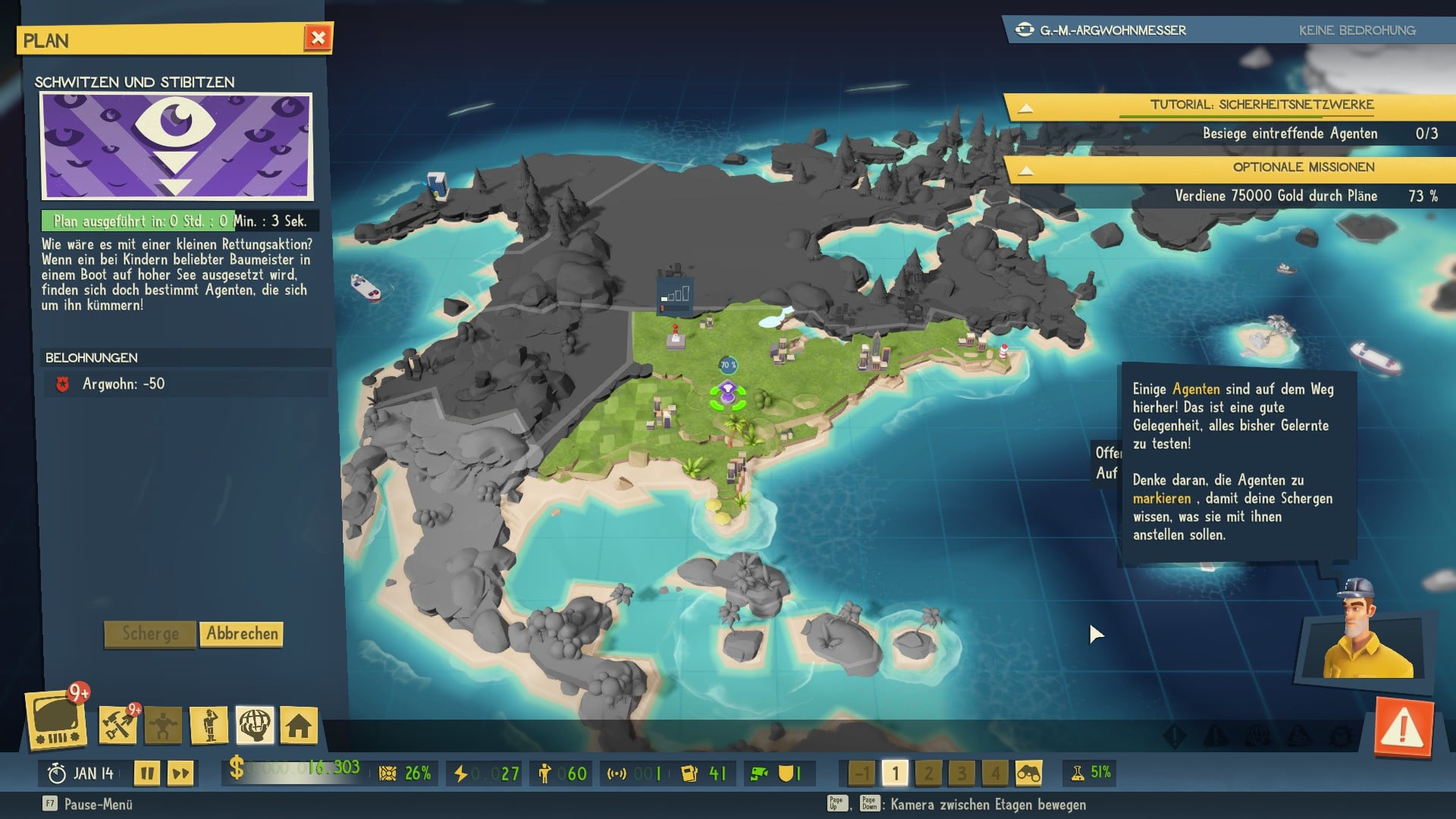The width and height of the screenshot is (1456, 819).
Task: Pause the game with the pause button
Action: [x=148, y=774]
